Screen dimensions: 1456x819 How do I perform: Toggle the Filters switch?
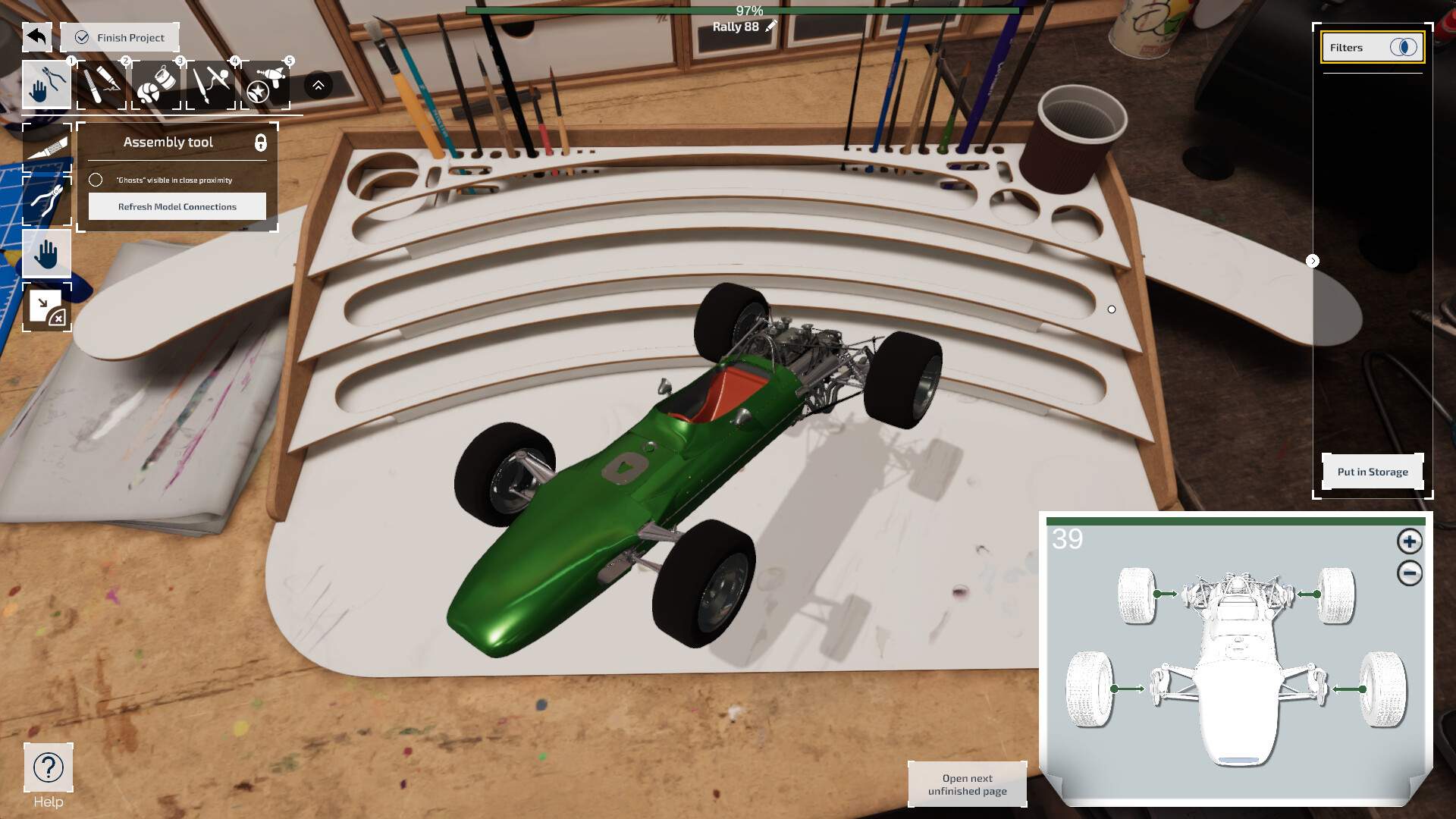click(1404, 47)
